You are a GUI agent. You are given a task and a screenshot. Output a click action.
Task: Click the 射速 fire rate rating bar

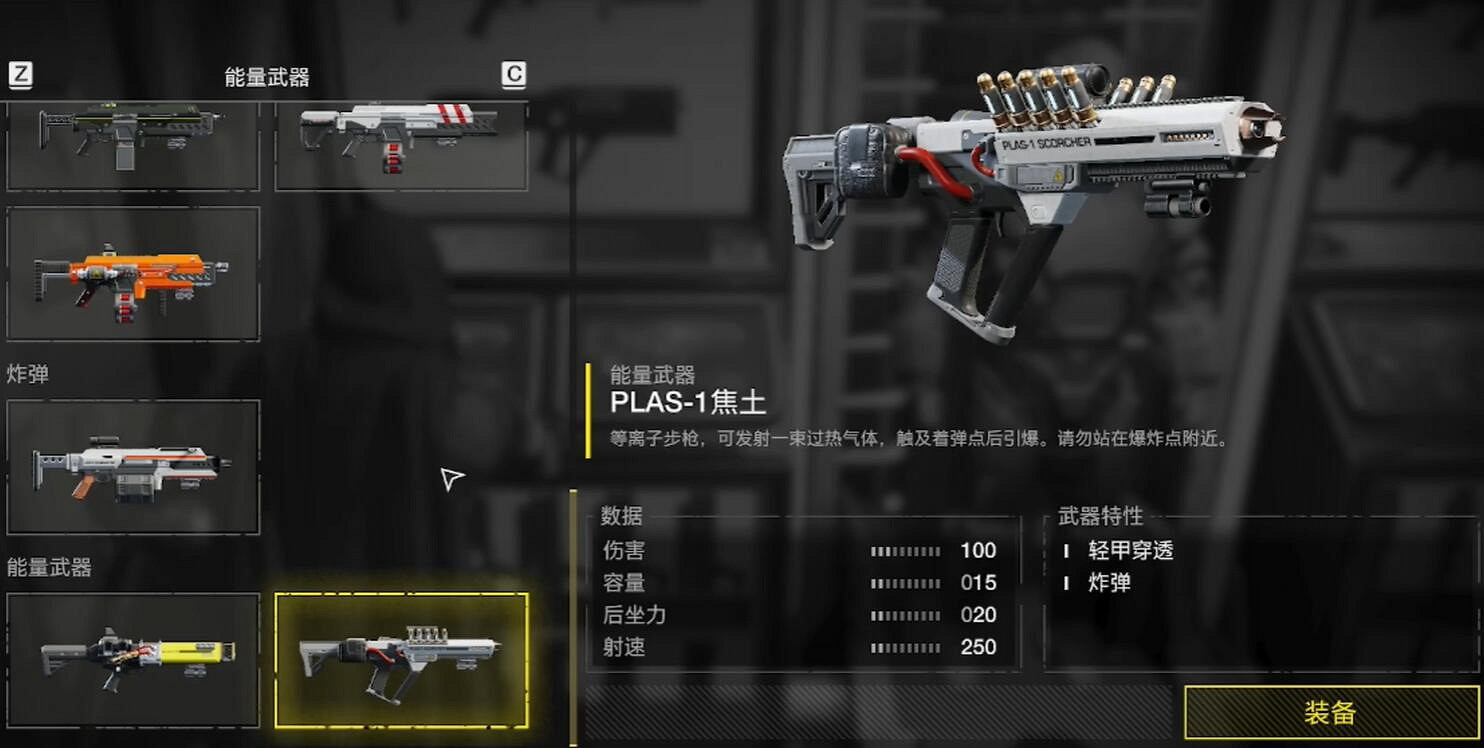point(908,648)
